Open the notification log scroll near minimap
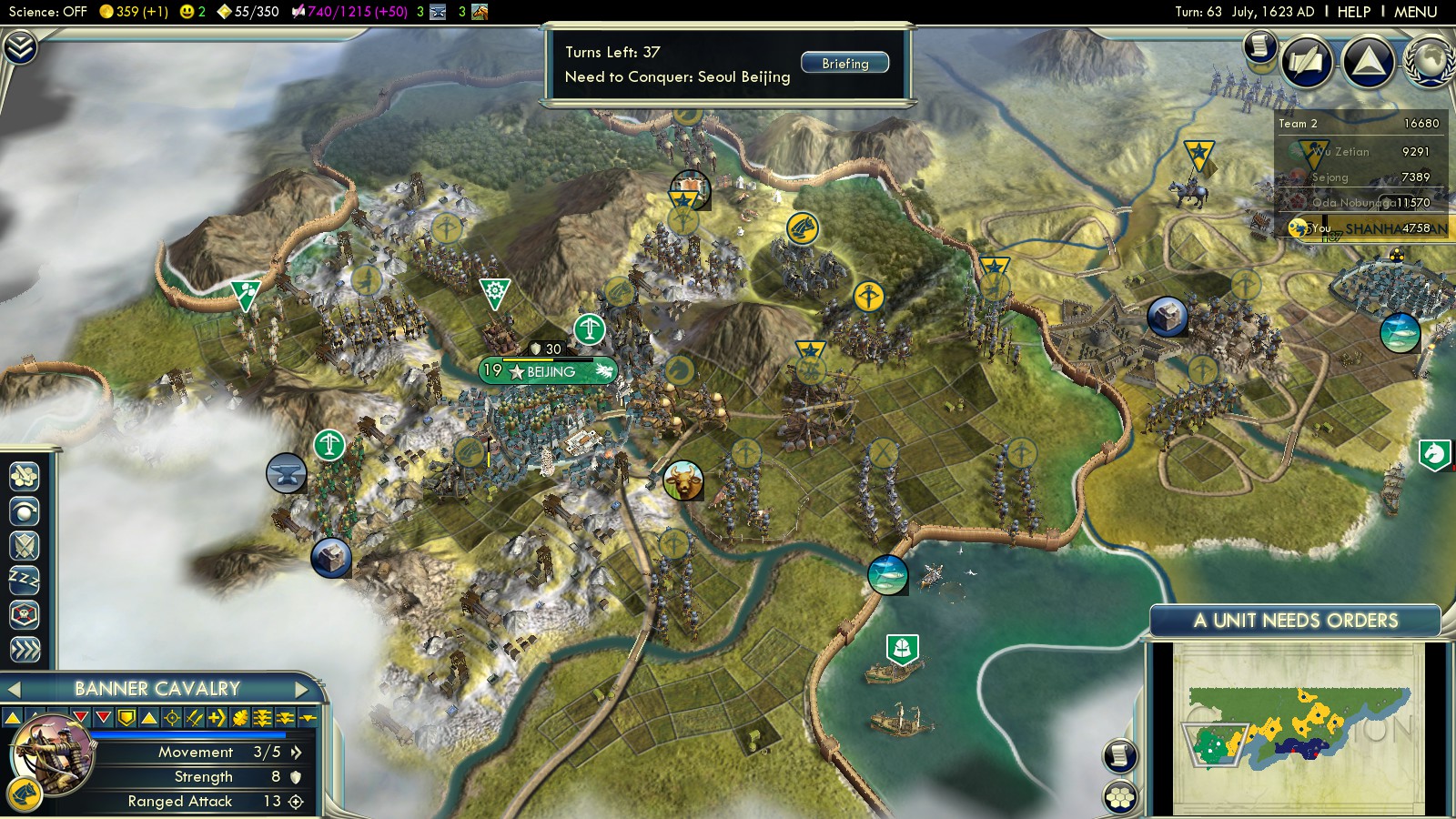Image resolution: width=1456 pixels, height=819 pixels. pos(1120,755)
